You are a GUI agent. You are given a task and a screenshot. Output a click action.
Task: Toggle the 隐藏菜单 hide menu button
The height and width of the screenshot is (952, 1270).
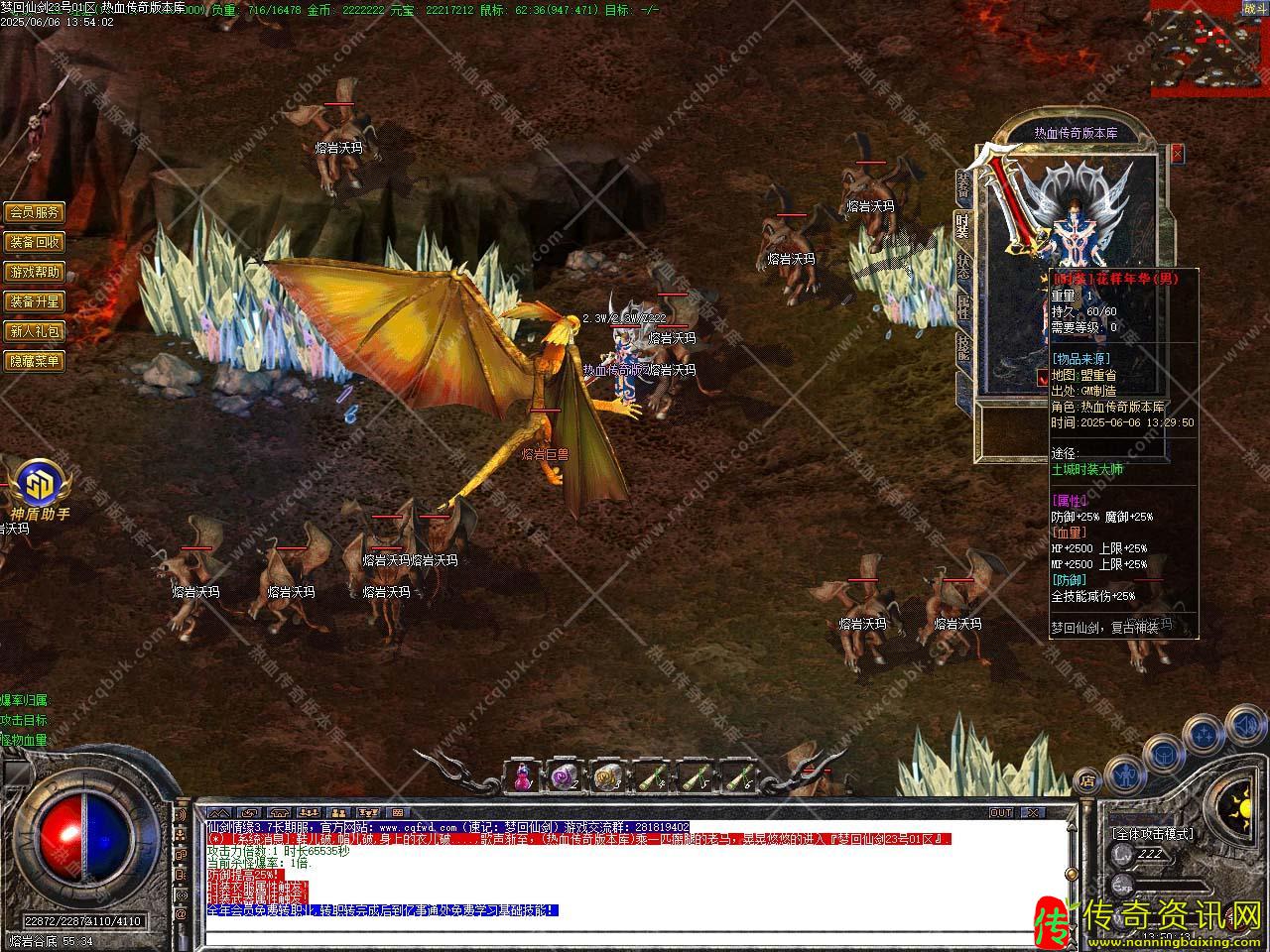[x=35, y=361]
